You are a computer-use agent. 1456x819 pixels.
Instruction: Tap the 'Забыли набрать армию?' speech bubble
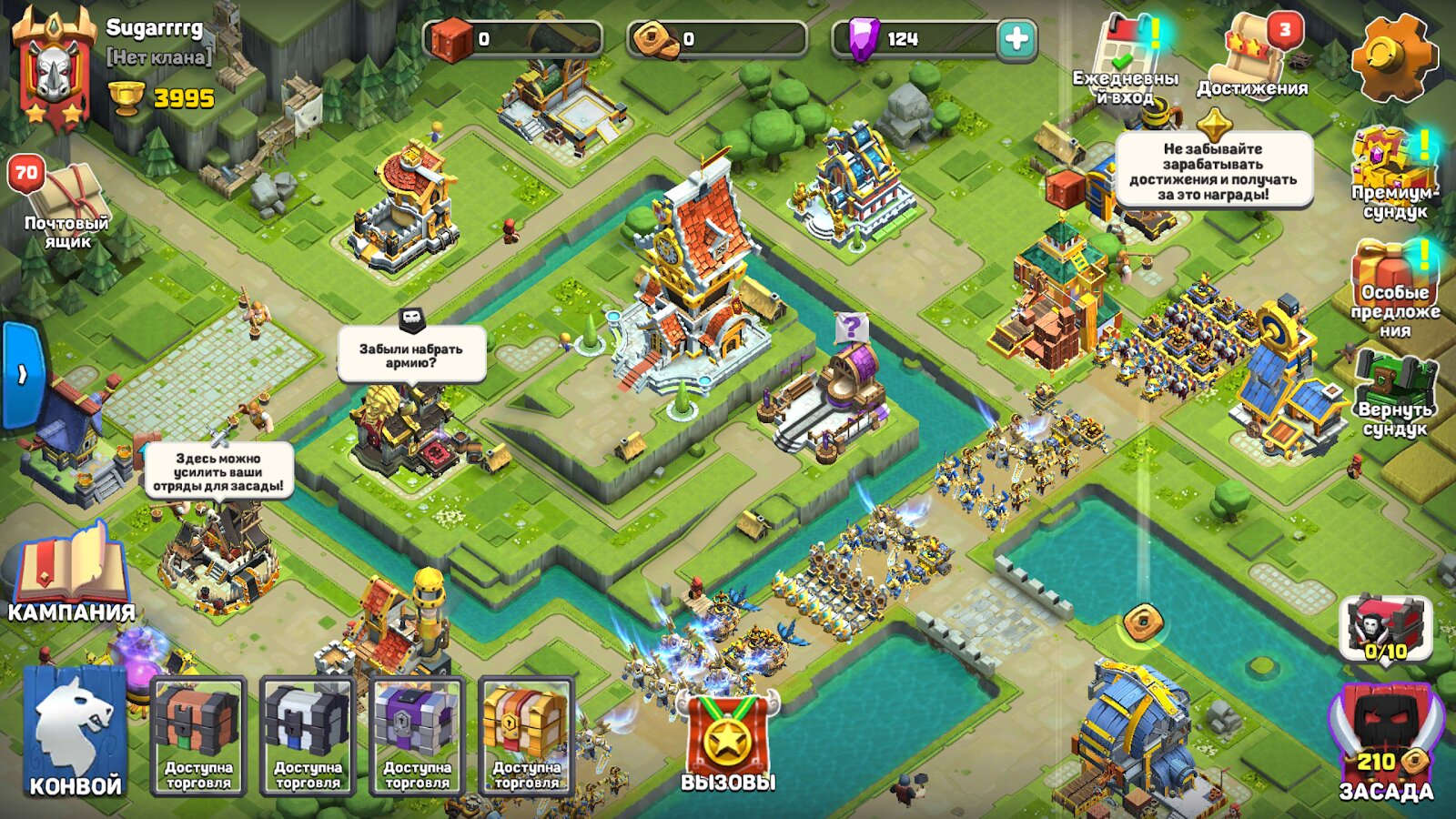pyautogui.click(x=411, y=355)
